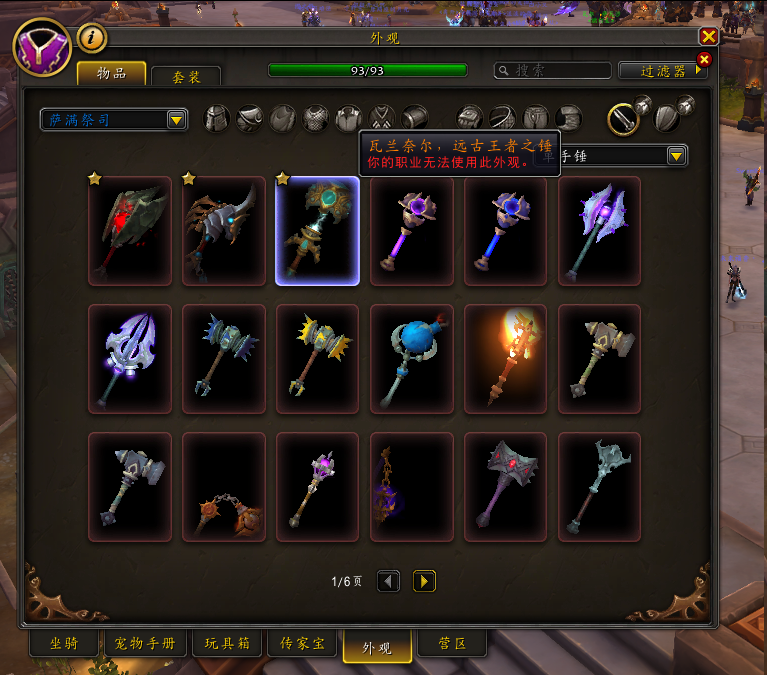Screen dimensions: 767x675
Task: Switch to the 宠物手册 pet journal tab
Action: 147,644
